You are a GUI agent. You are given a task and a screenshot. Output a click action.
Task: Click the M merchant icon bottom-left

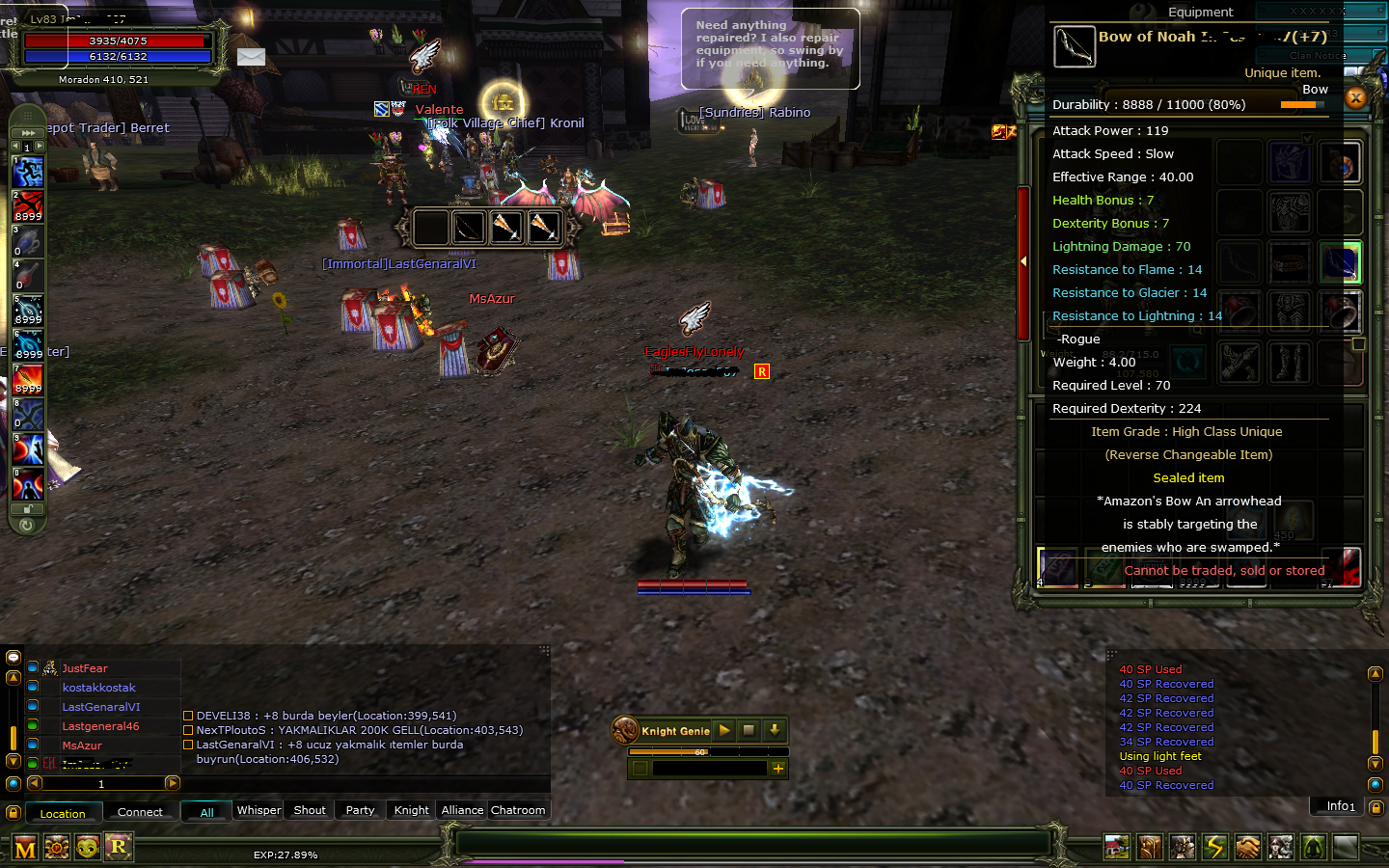pos(26,847)
